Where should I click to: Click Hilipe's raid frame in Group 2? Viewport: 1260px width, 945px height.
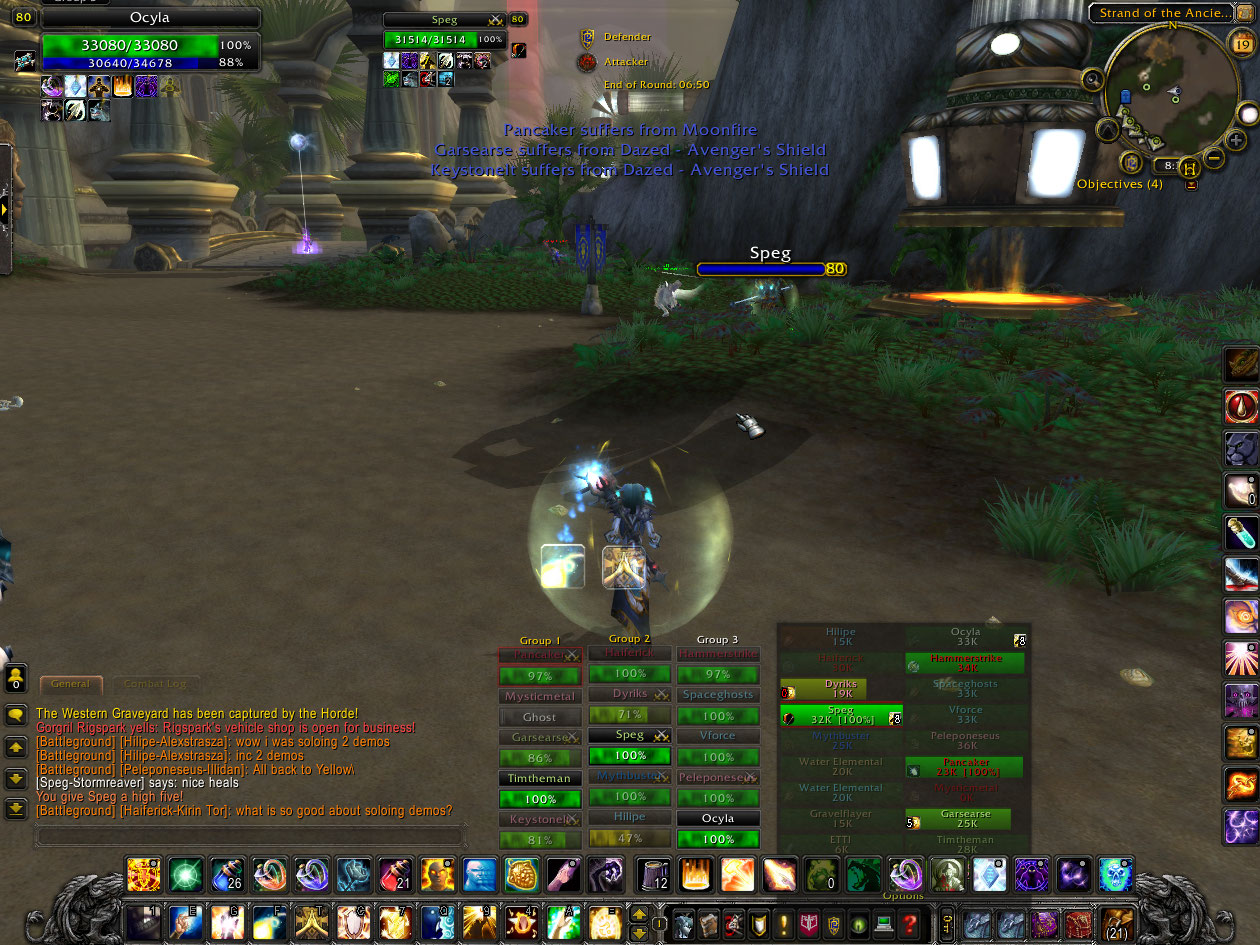629,817
